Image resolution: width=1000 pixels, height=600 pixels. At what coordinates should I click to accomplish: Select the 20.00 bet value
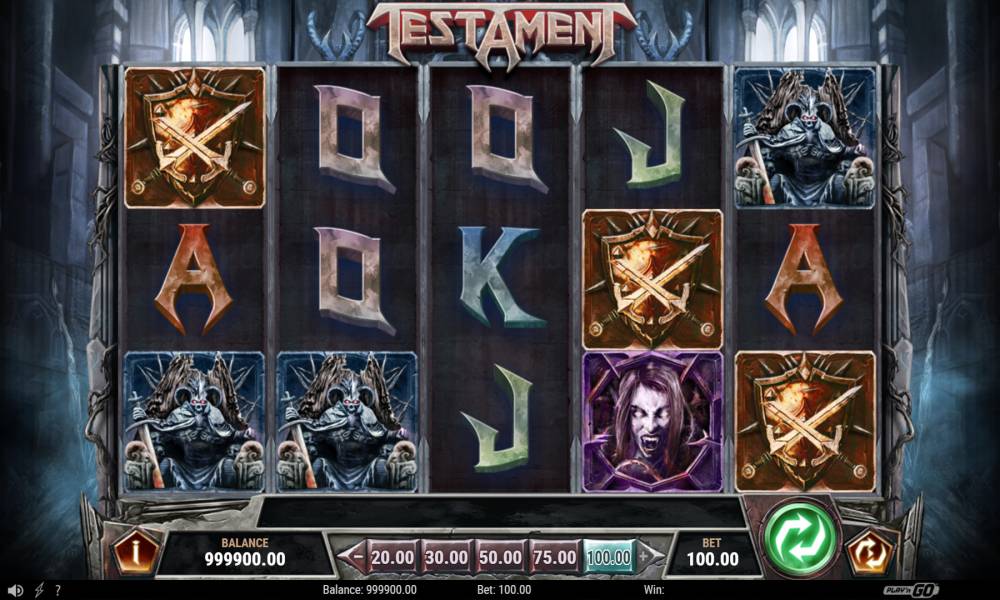[x=392, y=555]
